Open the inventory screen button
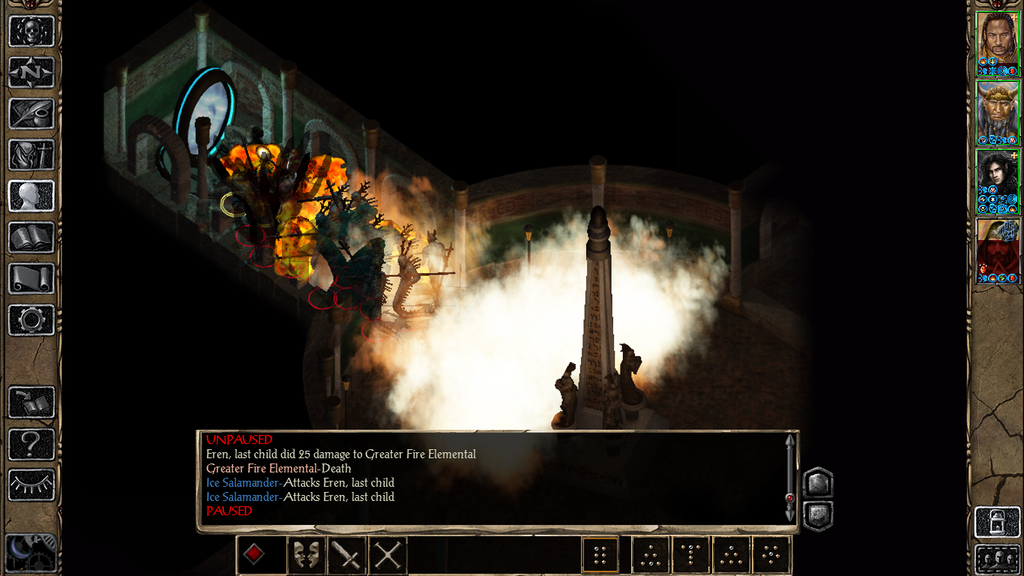 pos(31,154)
